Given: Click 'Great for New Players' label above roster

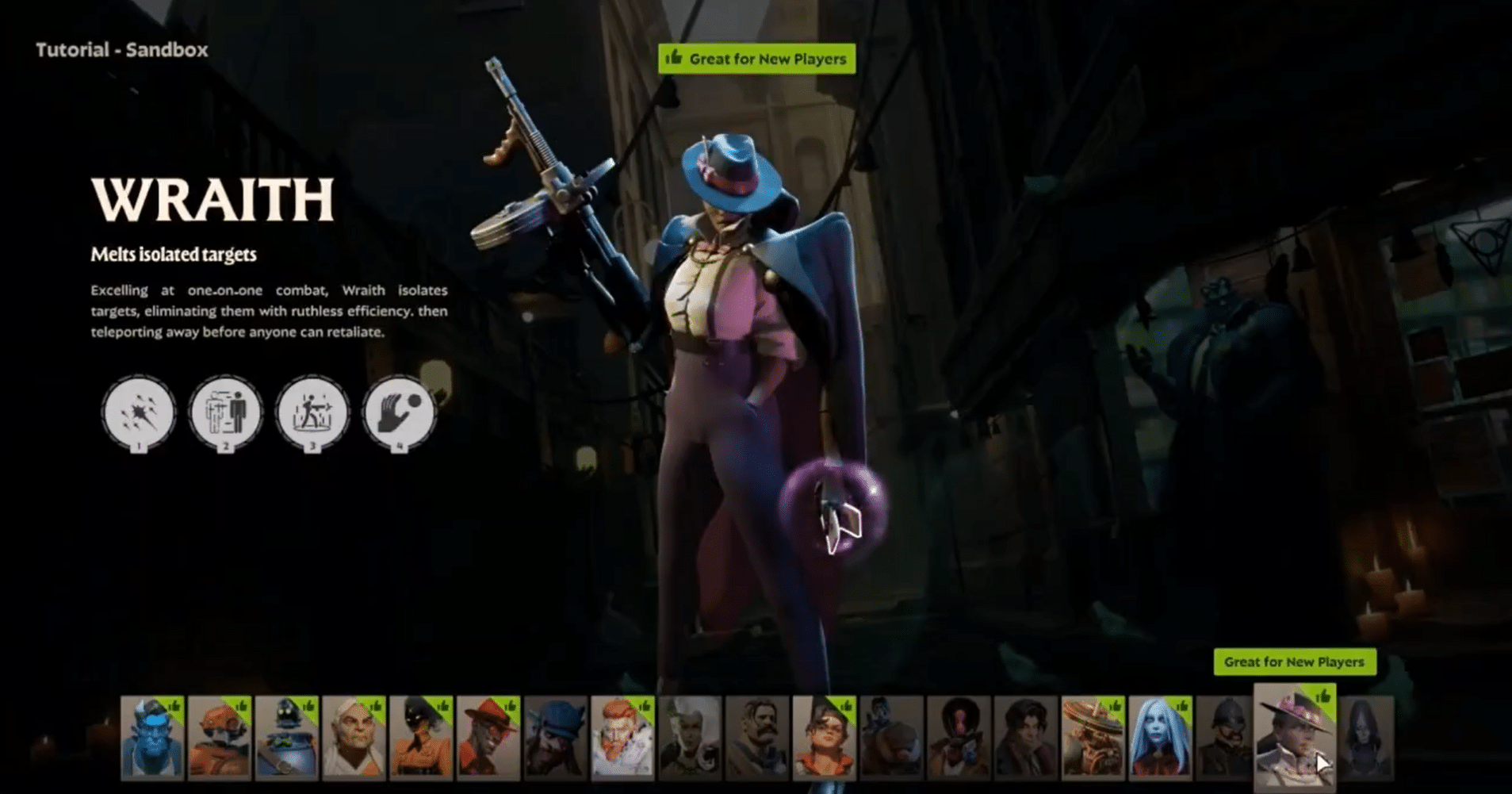Looking at the screenshot, I should point(1296,662).
